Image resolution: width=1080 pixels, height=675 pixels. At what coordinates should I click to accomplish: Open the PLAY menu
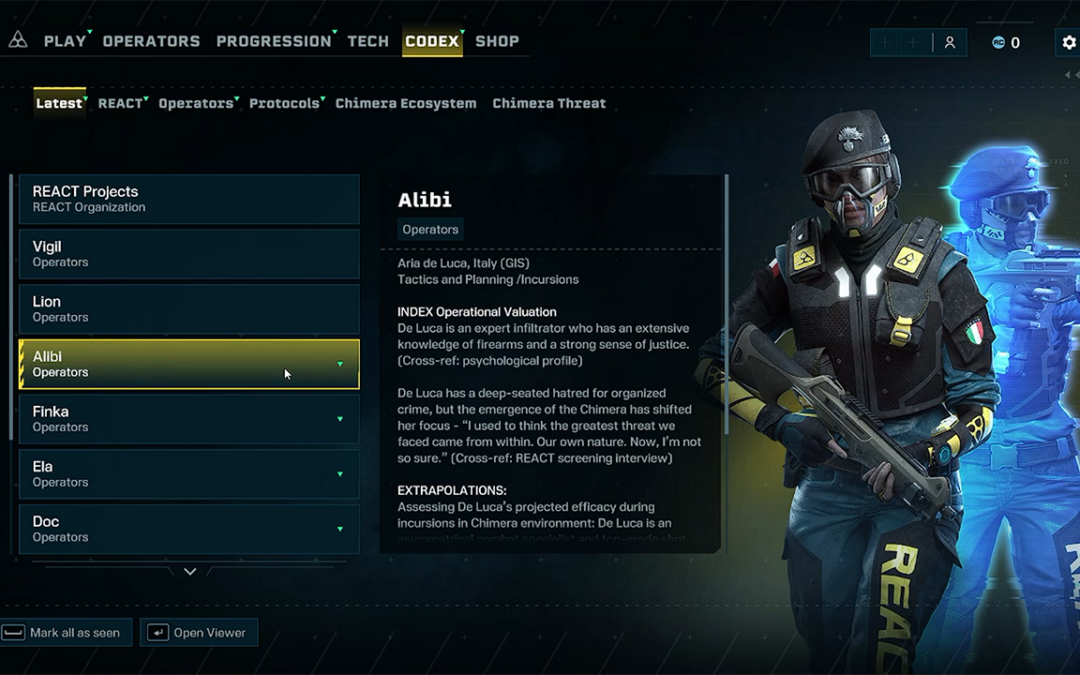(x=65, y=41)
